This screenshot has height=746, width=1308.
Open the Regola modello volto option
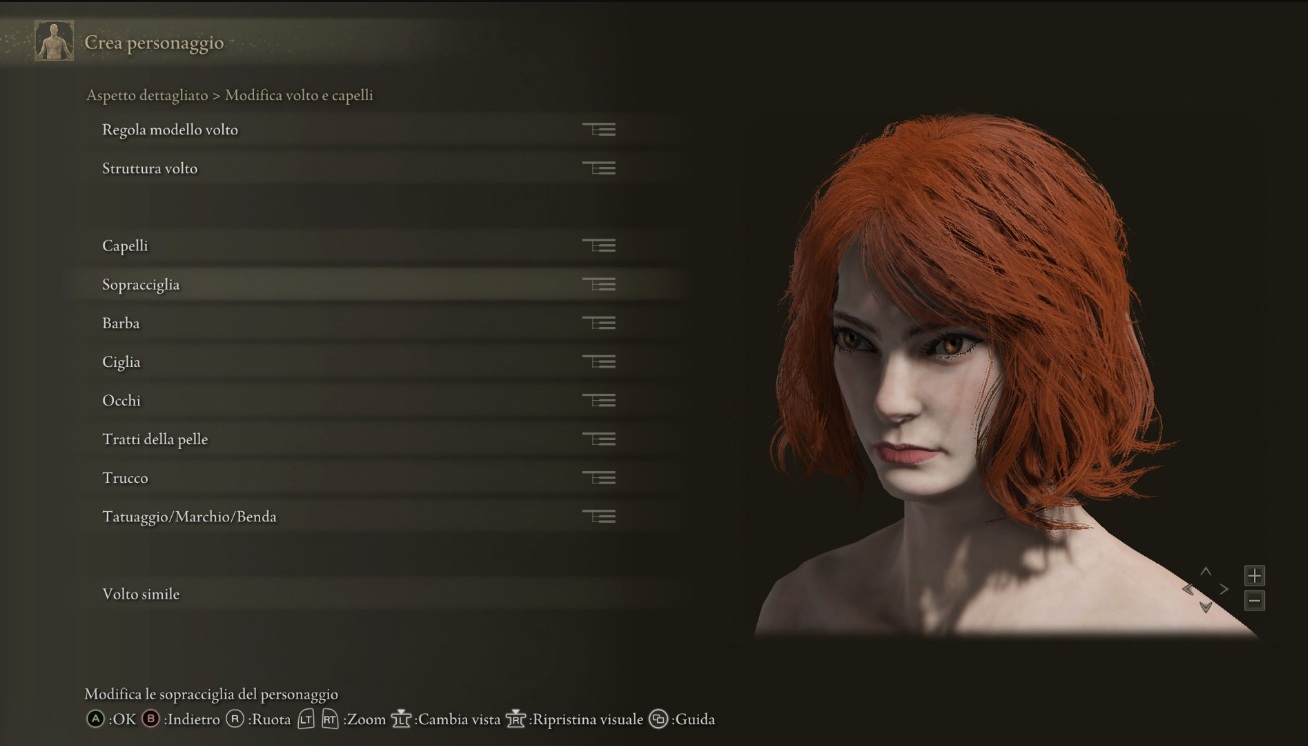pyautogui.click(x=170, y=130)
